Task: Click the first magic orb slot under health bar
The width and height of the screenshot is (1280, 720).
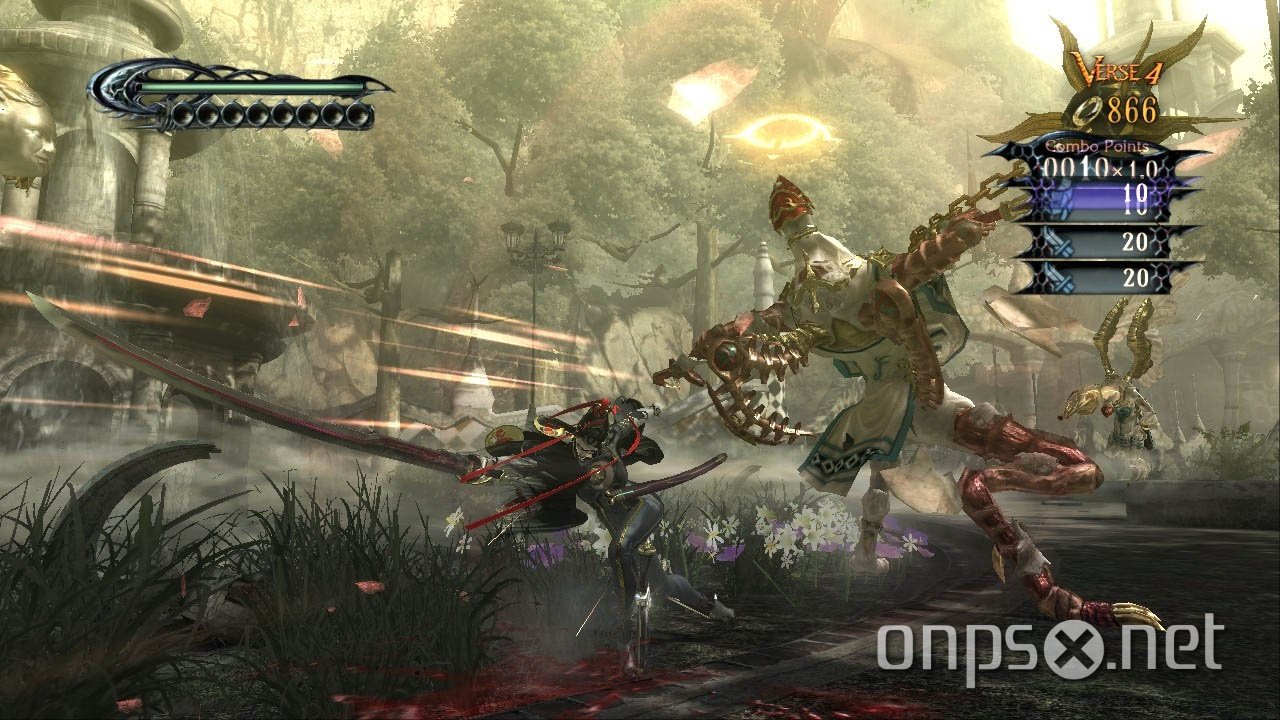Action: 182,115
